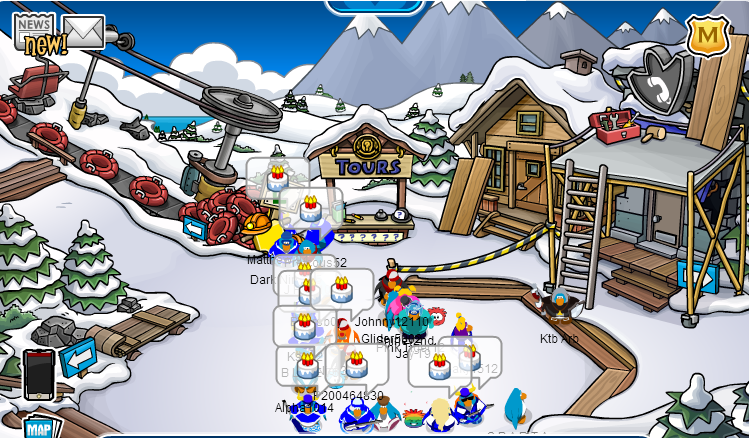Click the gold moderator M badge

(707, 37)
